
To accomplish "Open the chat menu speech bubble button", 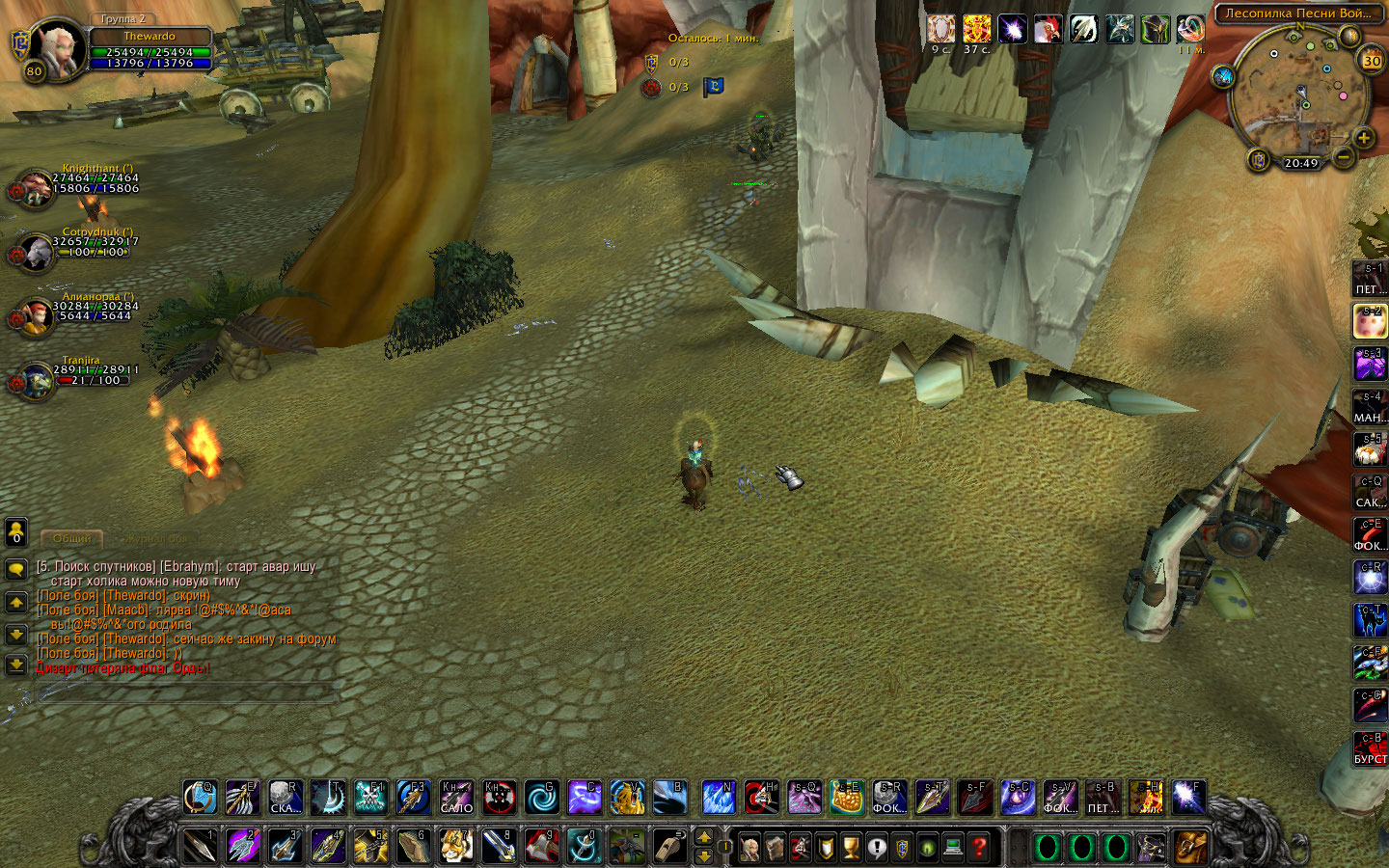I will [x=16, y=569].
